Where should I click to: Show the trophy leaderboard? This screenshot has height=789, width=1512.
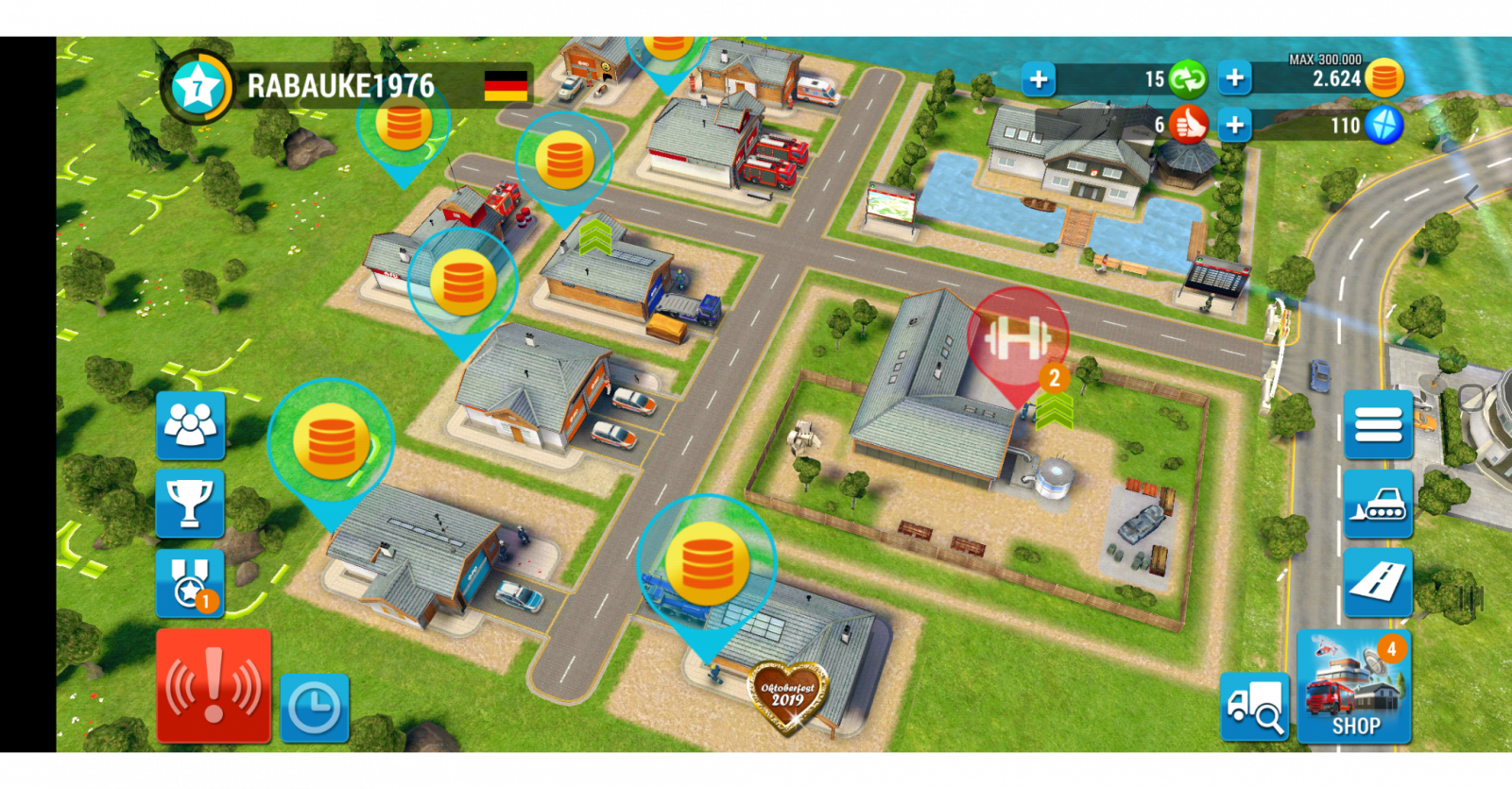190,503
